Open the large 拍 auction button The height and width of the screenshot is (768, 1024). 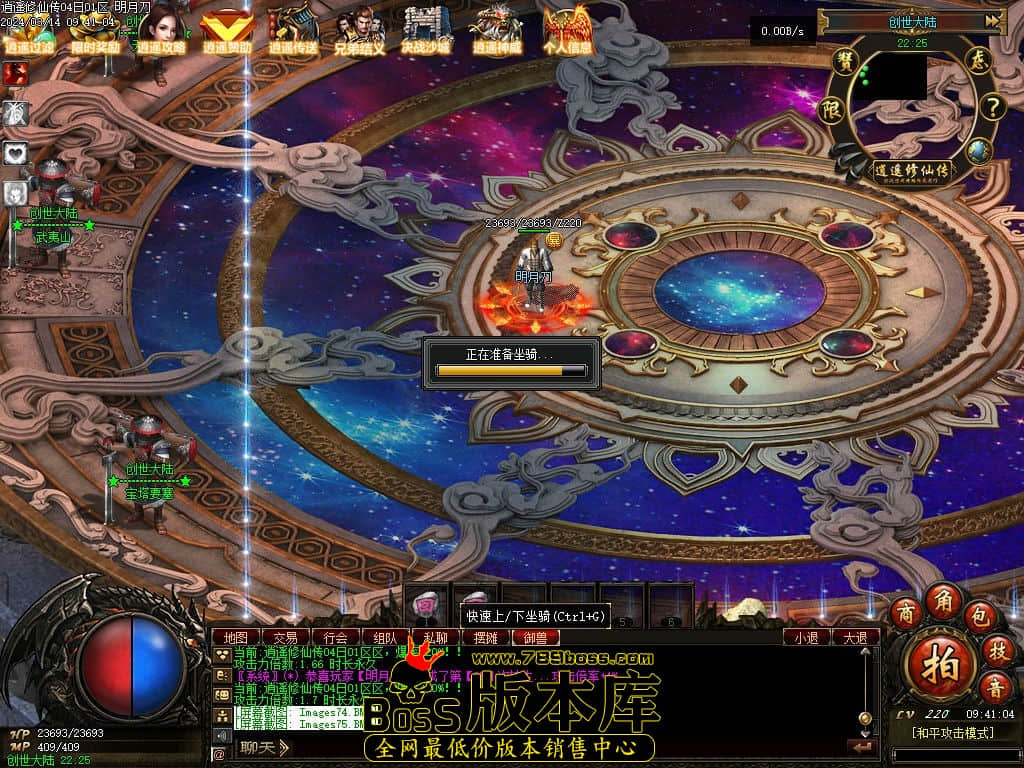940,664
